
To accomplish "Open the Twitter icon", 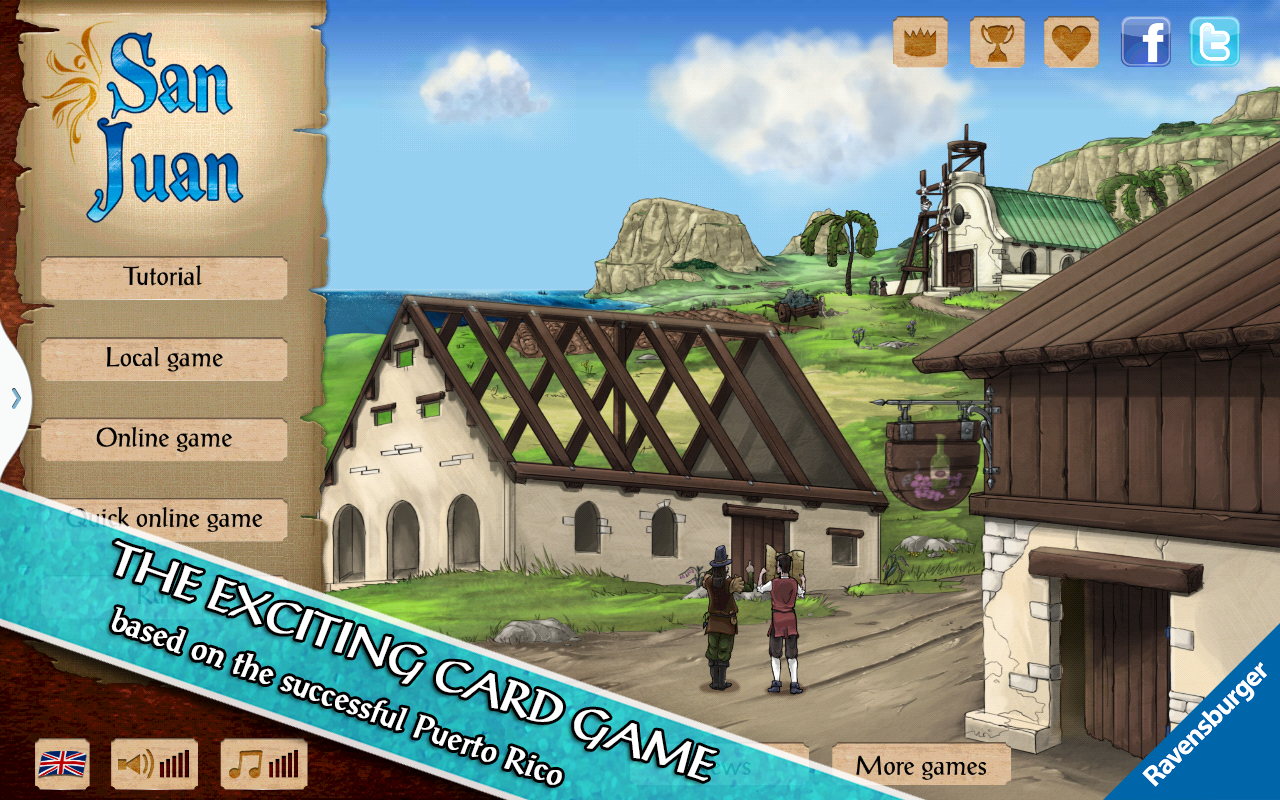I will click(x=1215, y=43).
